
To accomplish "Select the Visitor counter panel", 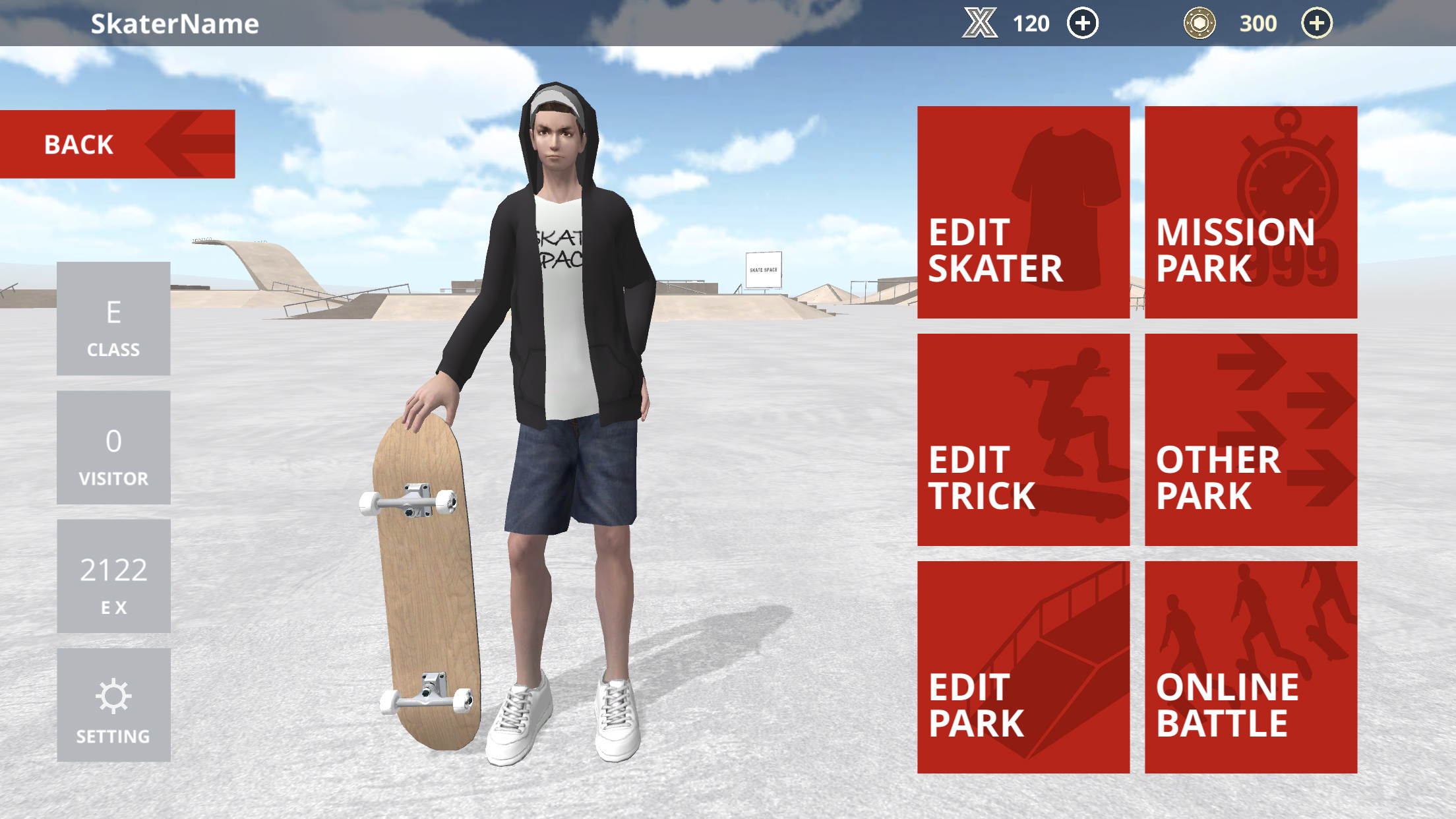I will tap(113, 448).
